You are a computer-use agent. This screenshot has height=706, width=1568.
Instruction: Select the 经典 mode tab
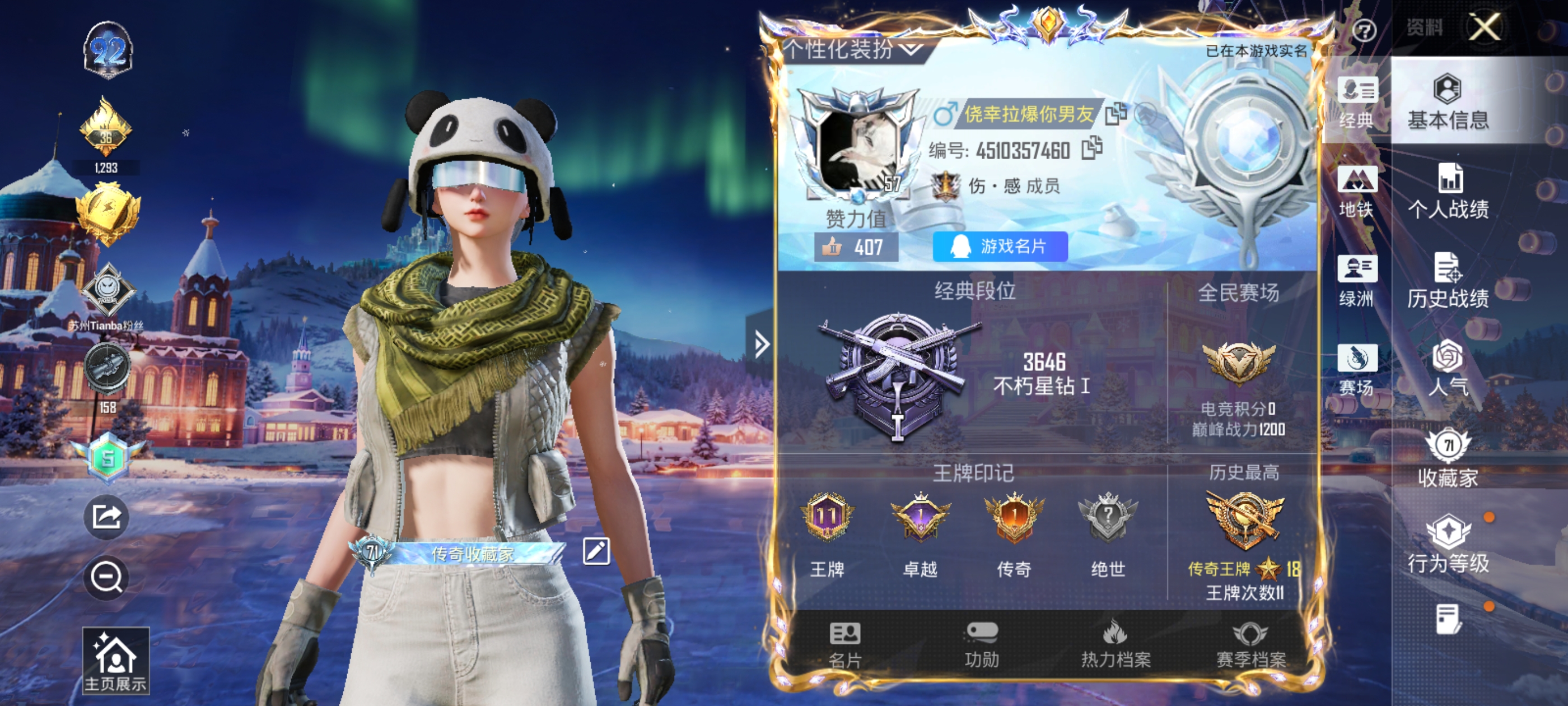pos(1357,104)
